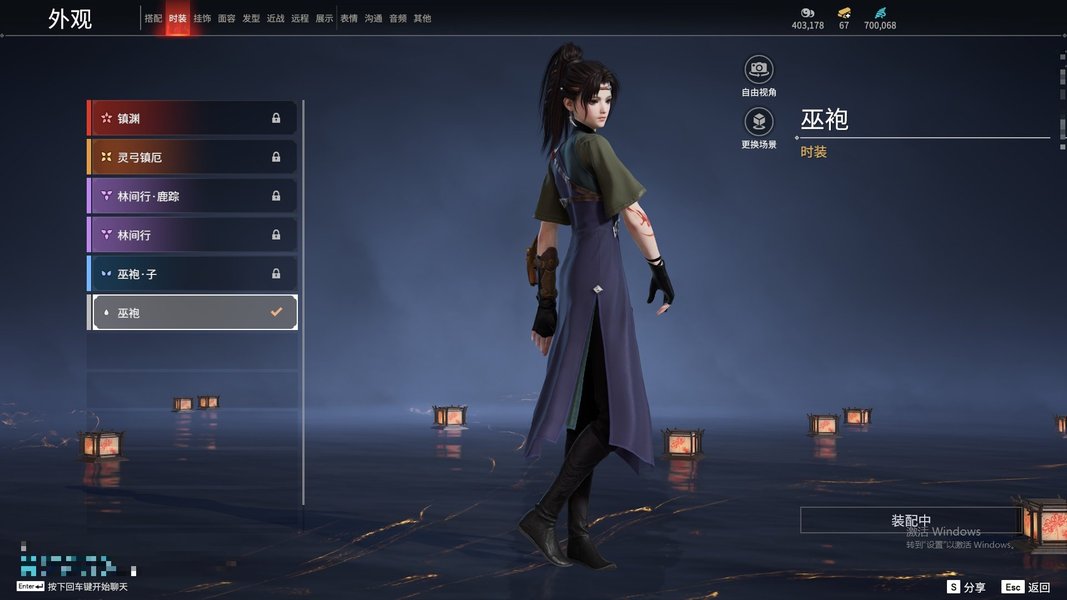This screenshot has height=600, width=1067.
Task: Open the 挂饰 accessories tab
Action: (x=202, y=18)
